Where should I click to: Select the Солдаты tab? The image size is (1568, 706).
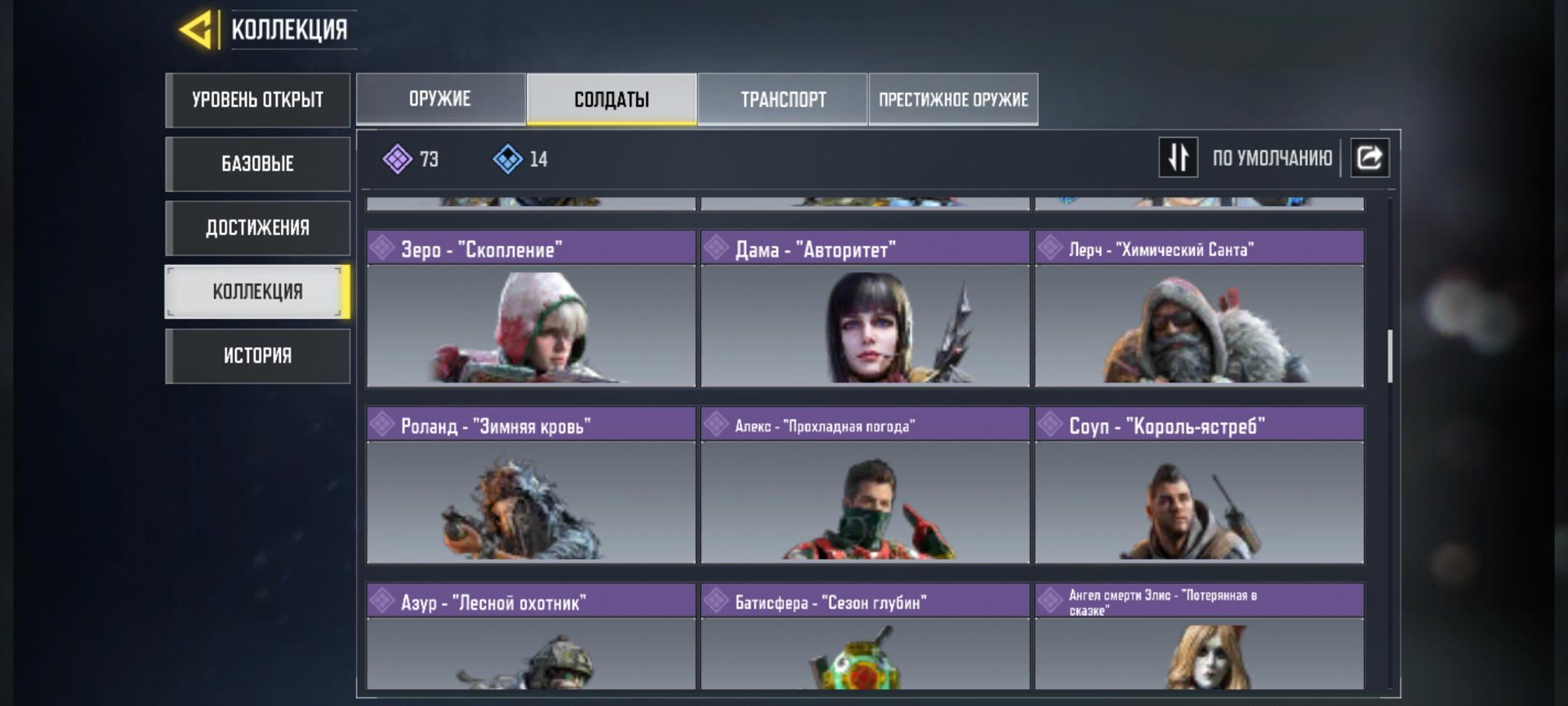pyautogui.click(x=612, y=99)
